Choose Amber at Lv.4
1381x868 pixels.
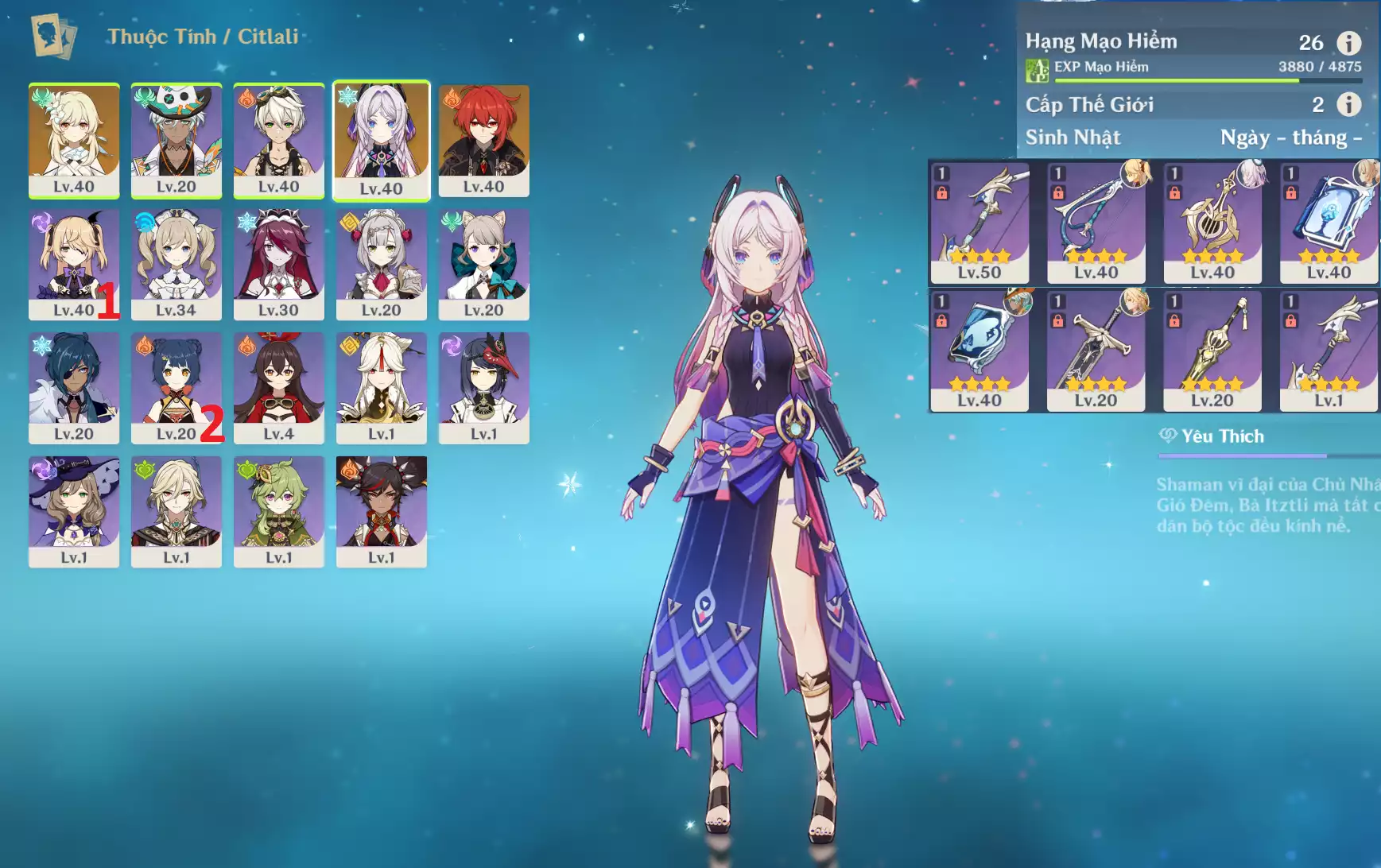coord(278,387)
